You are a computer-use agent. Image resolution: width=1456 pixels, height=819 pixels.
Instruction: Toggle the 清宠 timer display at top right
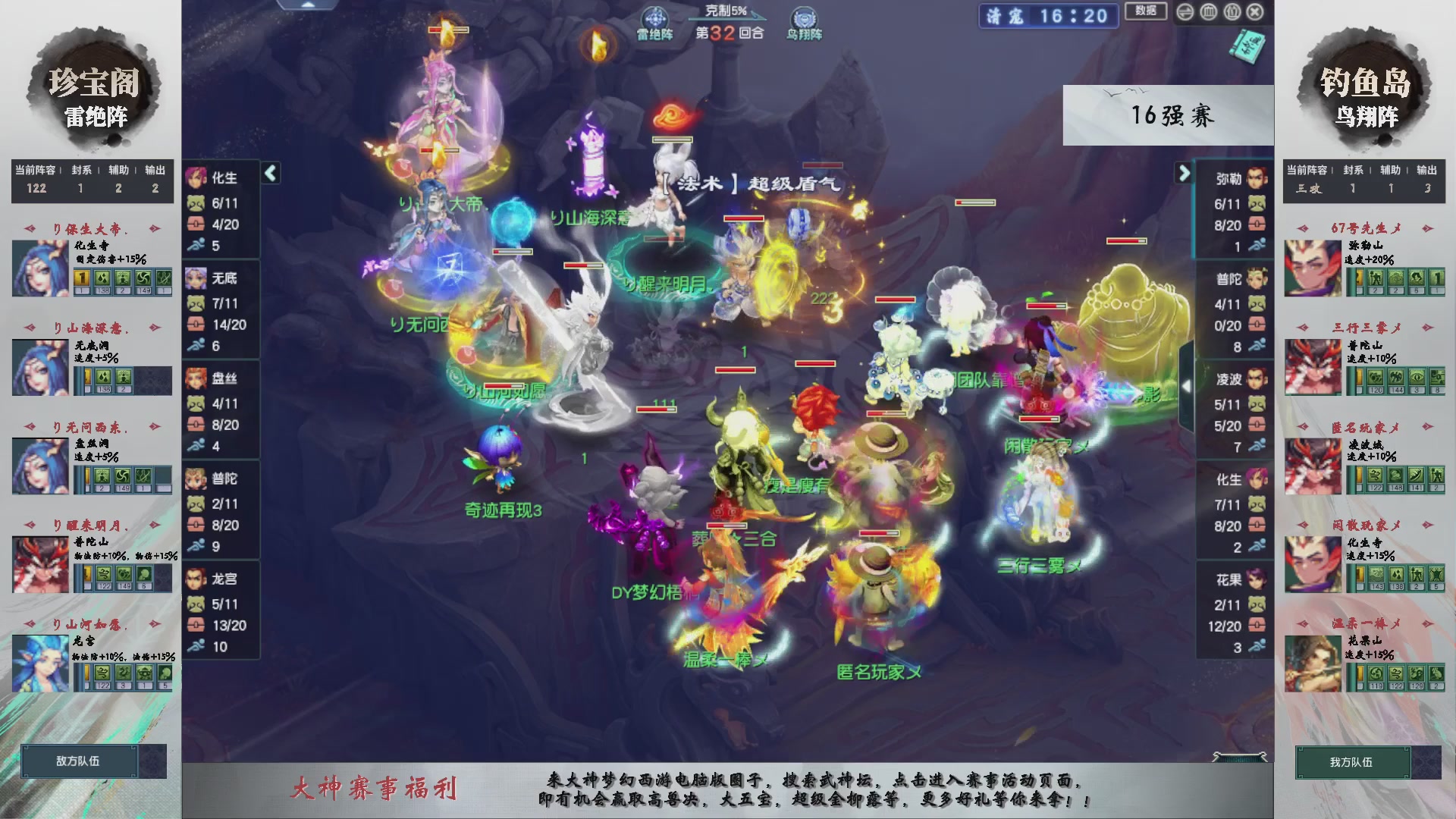(1047, 17)
